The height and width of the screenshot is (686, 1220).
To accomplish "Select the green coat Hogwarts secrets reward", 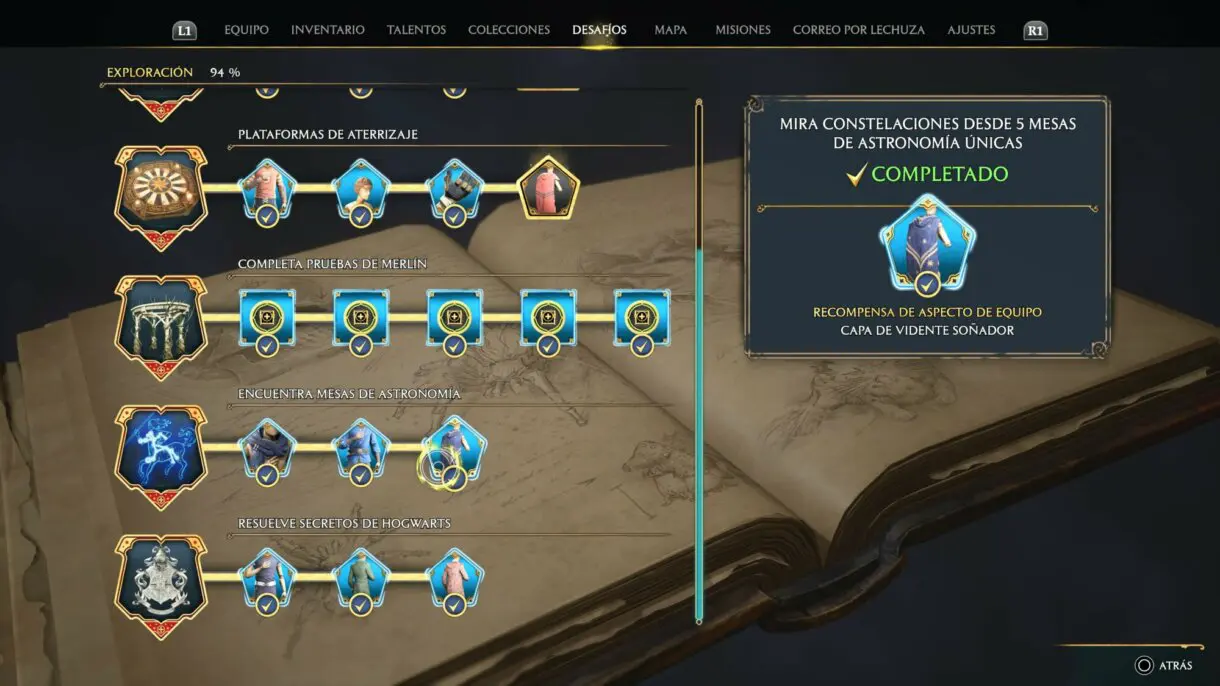I will click(361, 580).
